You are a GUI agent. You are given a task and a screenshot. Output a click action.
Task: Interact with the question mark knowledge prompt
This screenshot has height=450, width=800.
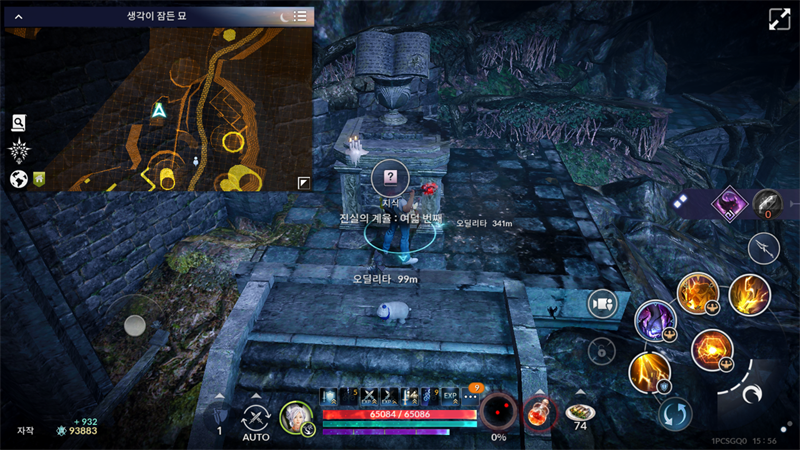click(x=390, y=177)
